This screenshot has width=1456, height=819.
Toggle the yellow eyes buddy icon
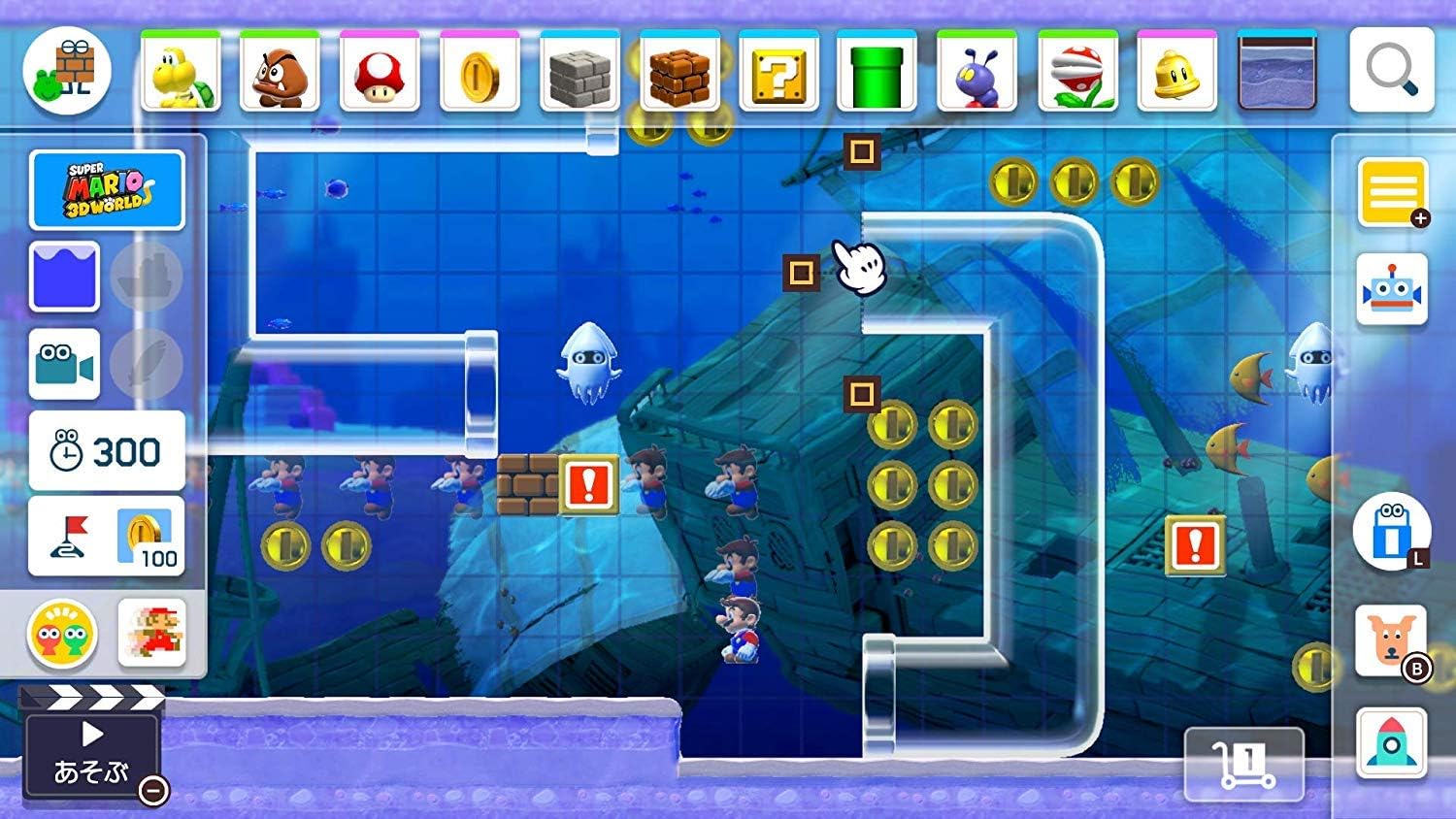62,634
